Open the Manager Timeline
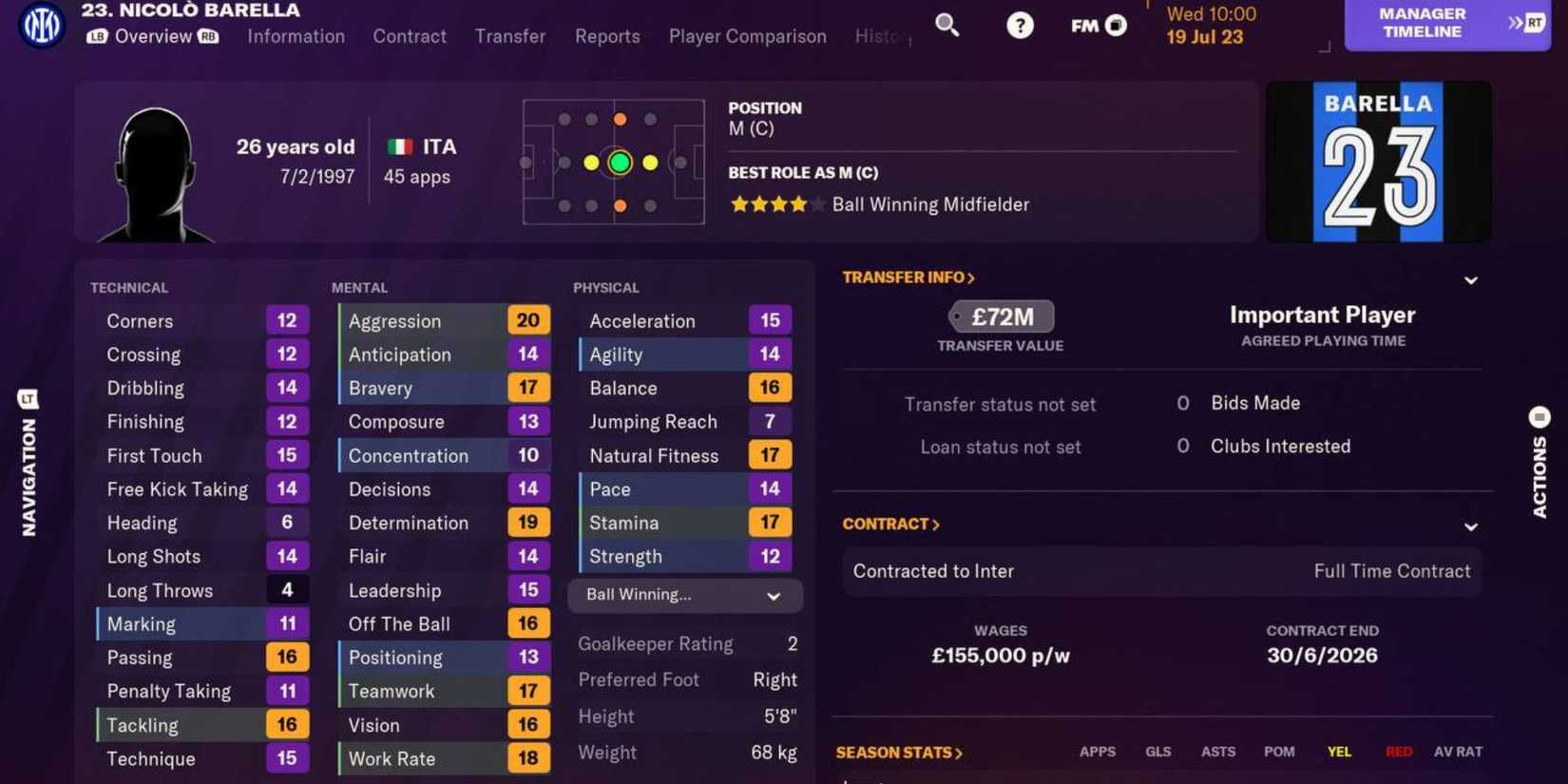Viewport: 1568px width, 784px height. coord(1420,22)
